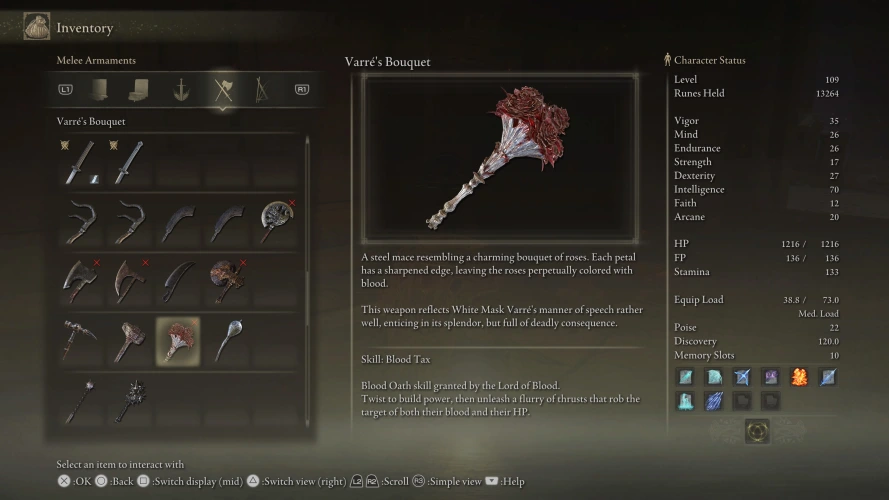Select the orange flame spell memory slot
The image size is (889, 500).
[799, 377]
